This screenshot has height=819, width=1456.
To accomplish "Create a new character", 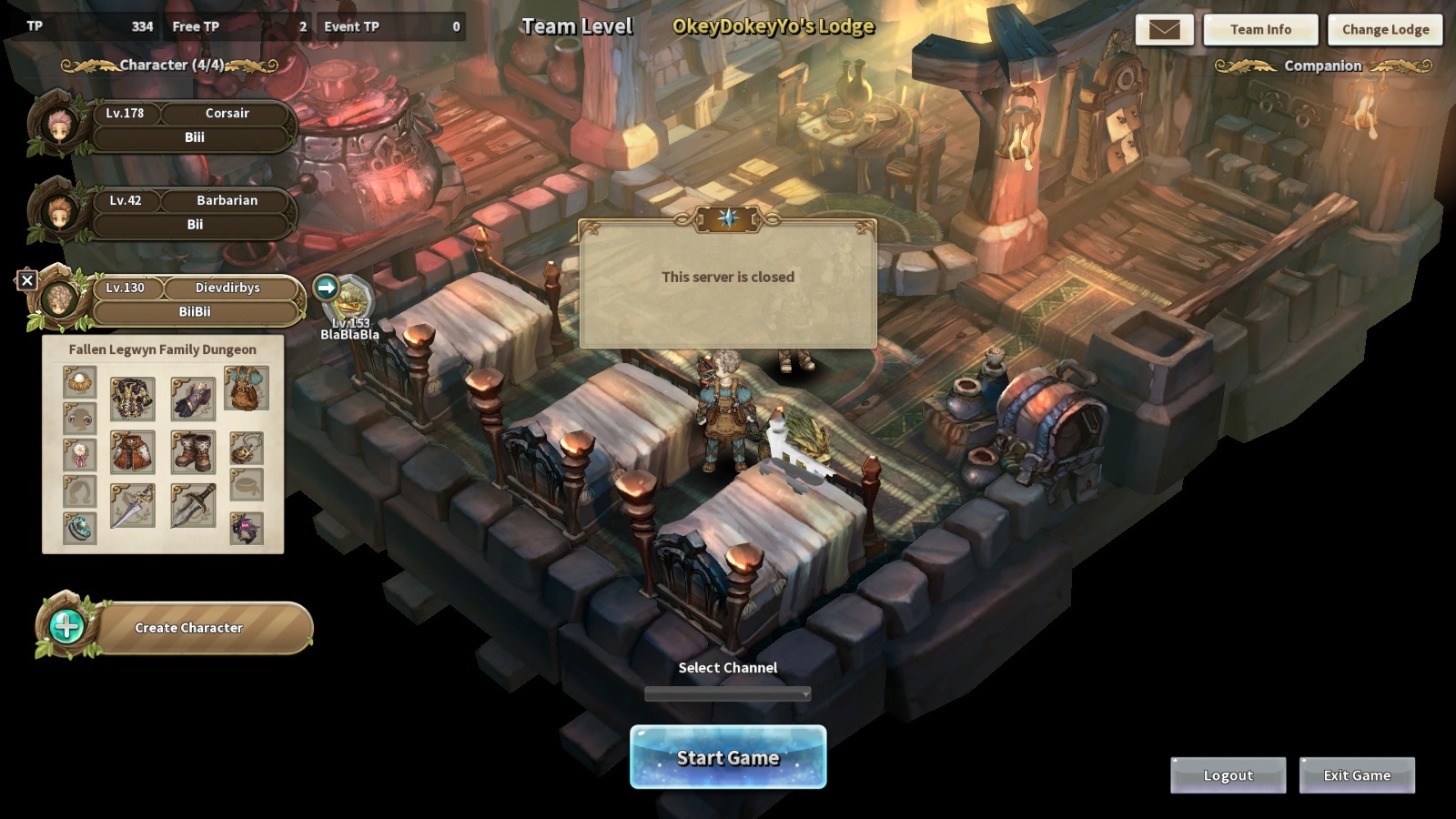I will (187, 628).
